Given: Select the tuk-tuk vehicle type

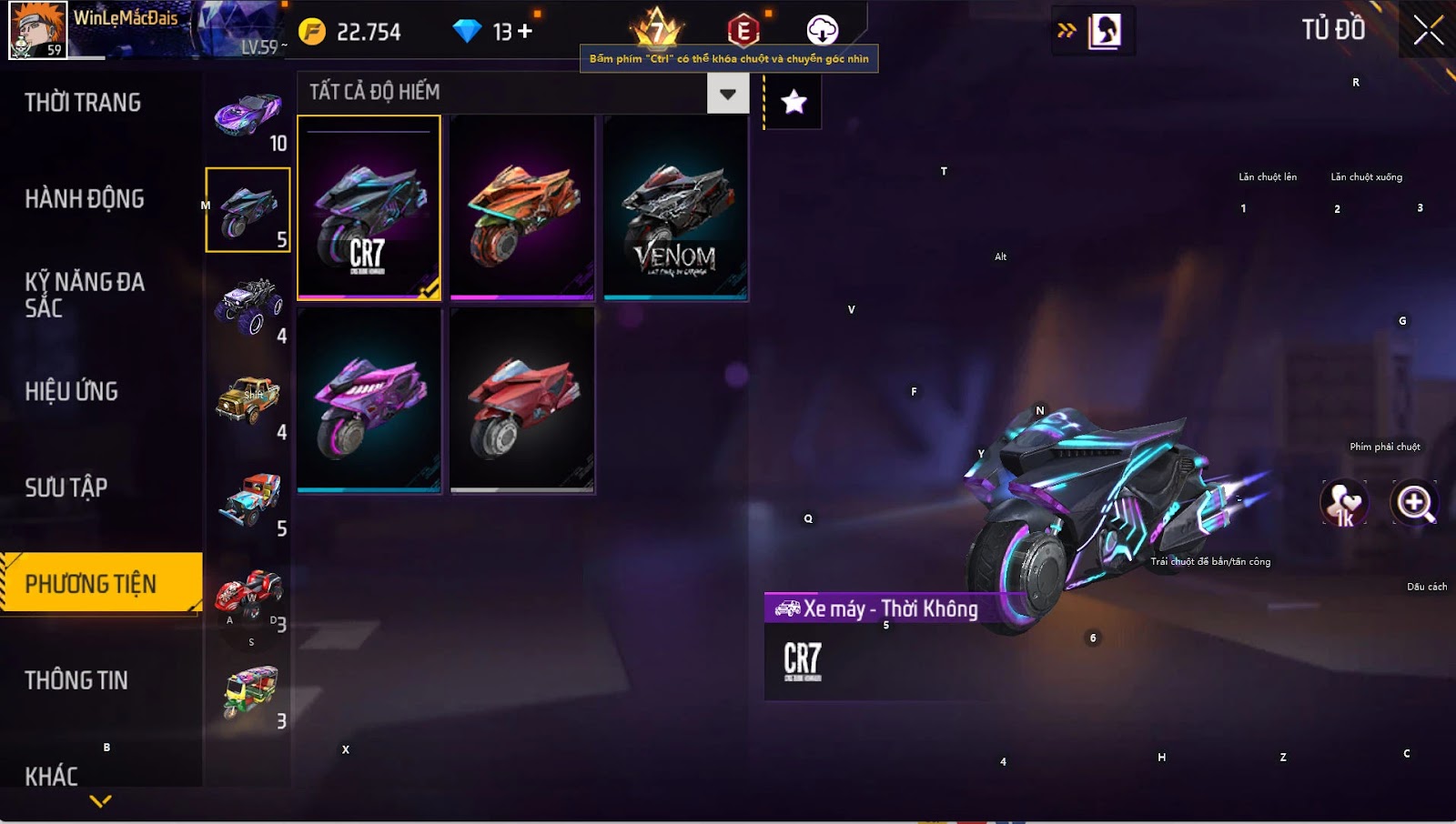Looking at the screenshot, I should click(x=249, y=693).
